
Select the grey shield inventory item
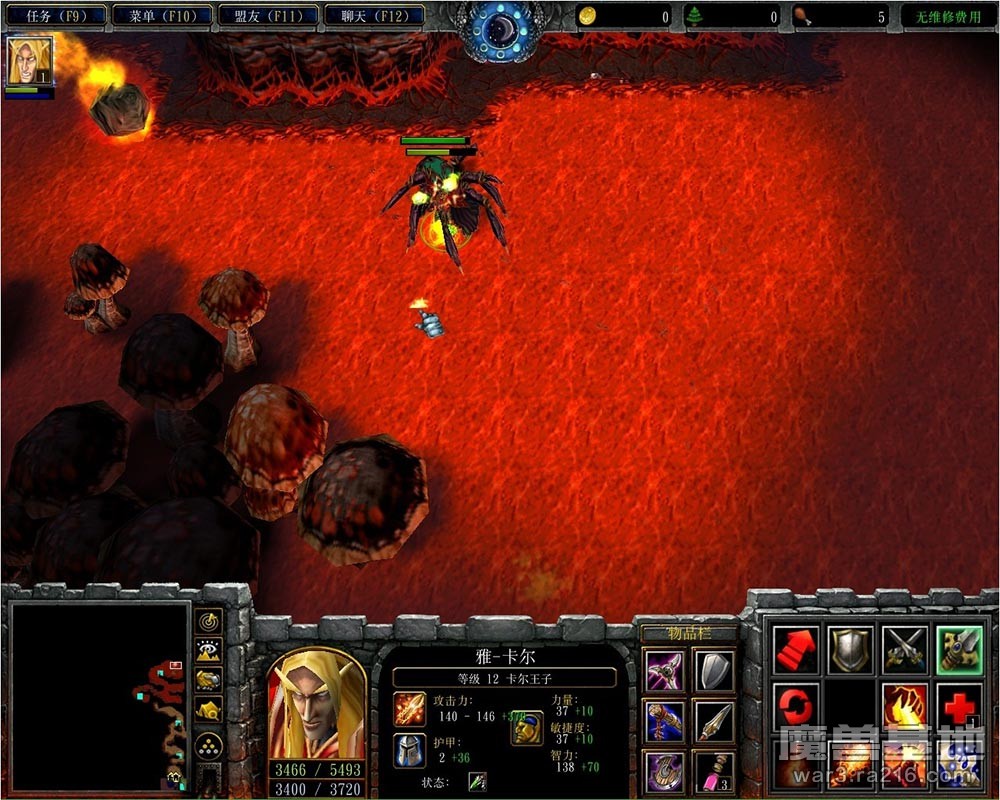714,671
